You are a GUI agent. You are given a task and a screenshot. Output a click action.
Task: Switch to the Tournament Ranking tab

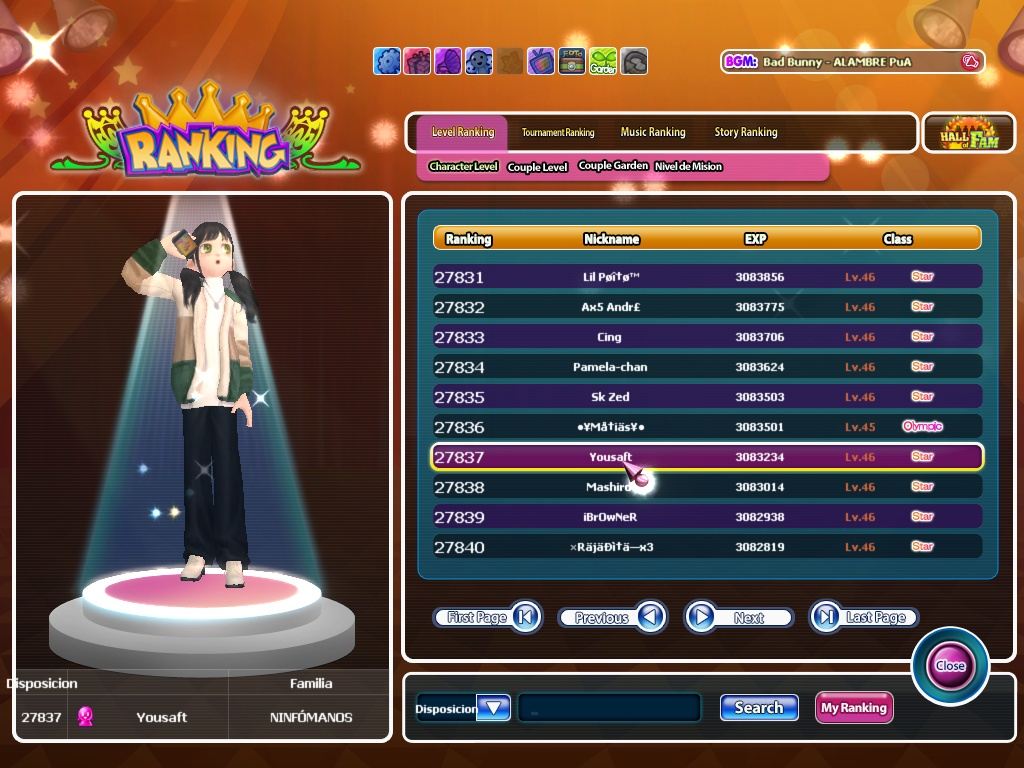[558, 132]
